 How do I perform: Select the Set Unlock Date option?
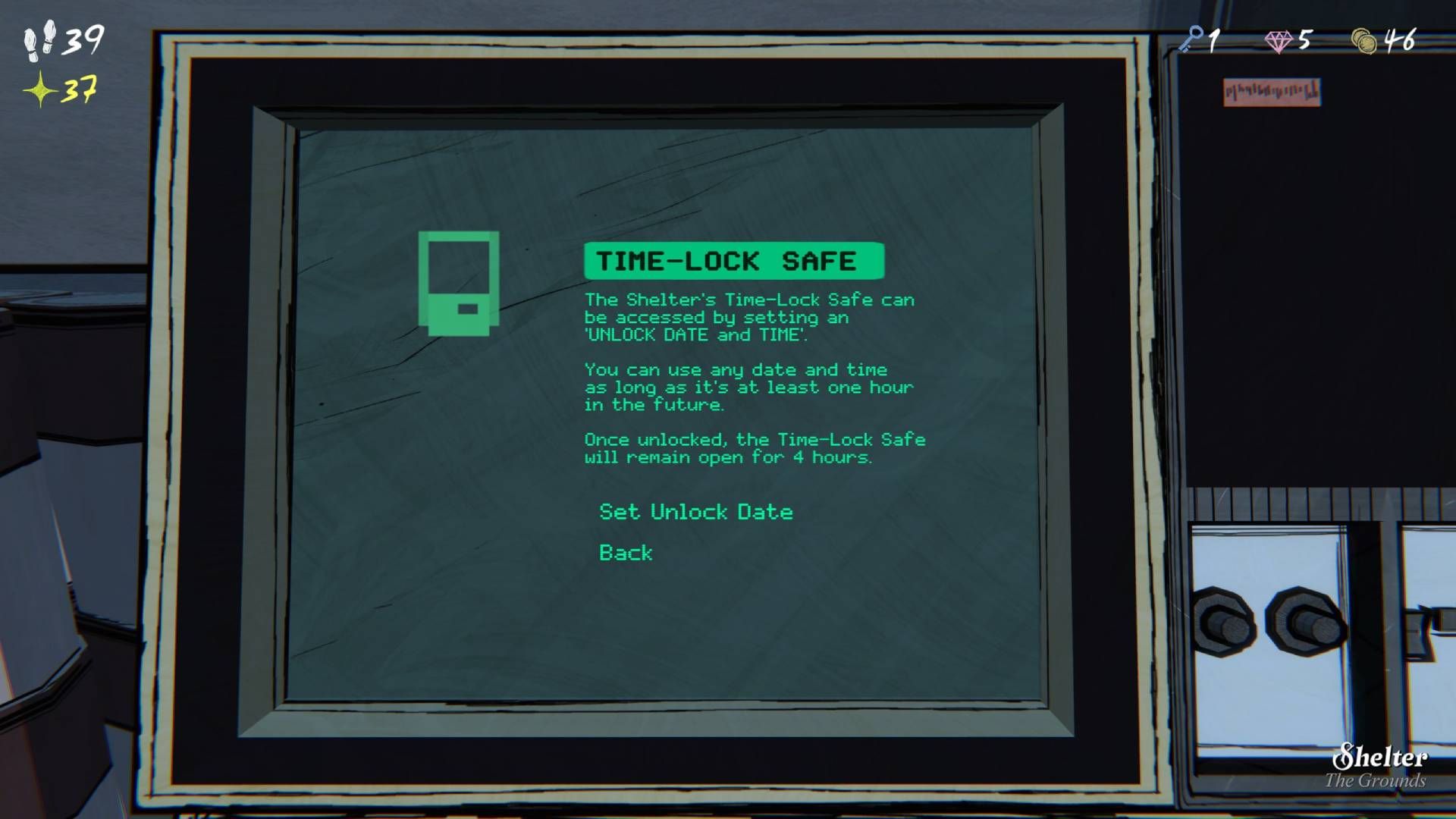pyautogui.click(x=695, y=512)
